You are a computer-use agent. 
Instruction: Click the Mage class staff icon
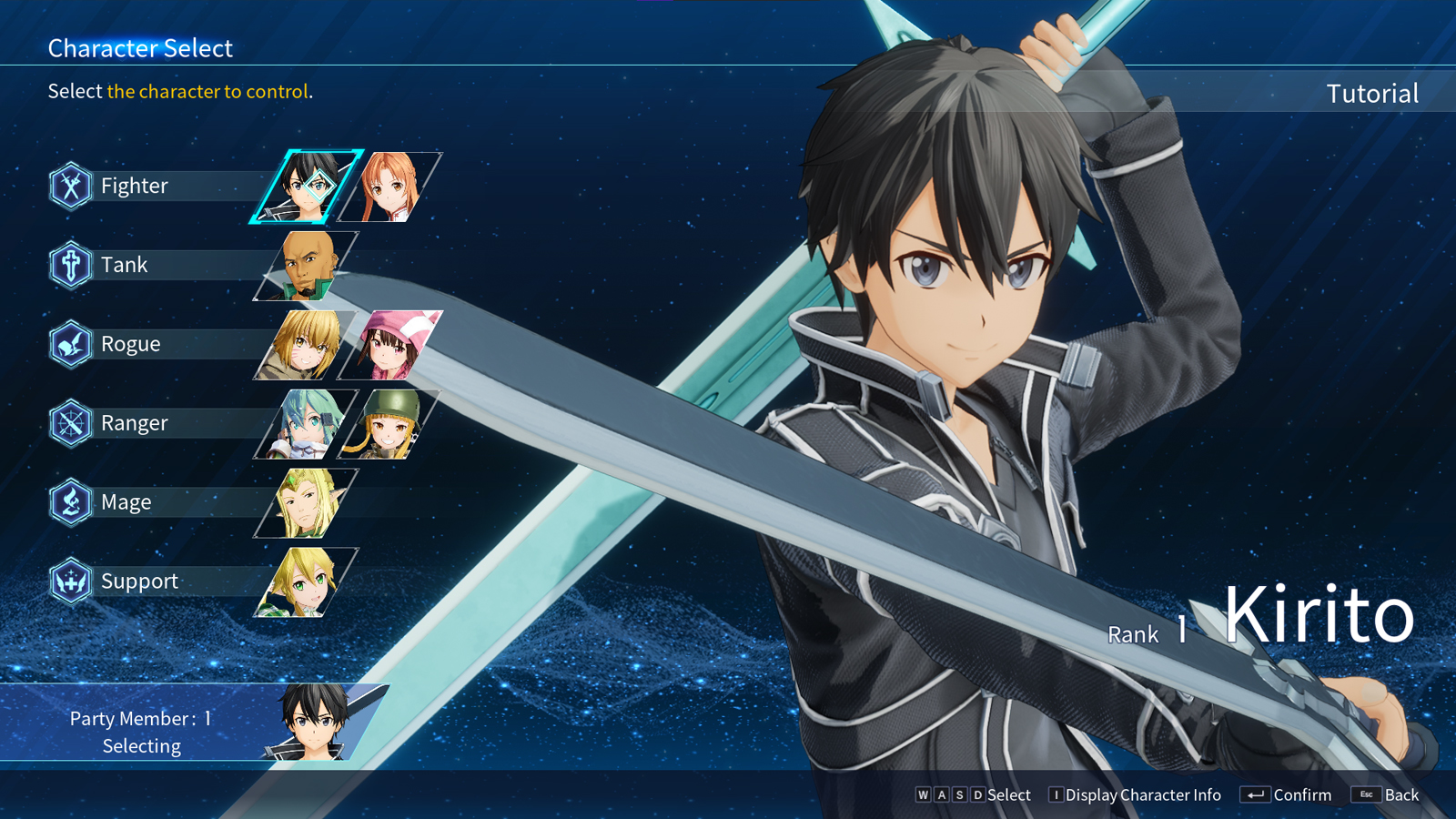coord(69,501)
